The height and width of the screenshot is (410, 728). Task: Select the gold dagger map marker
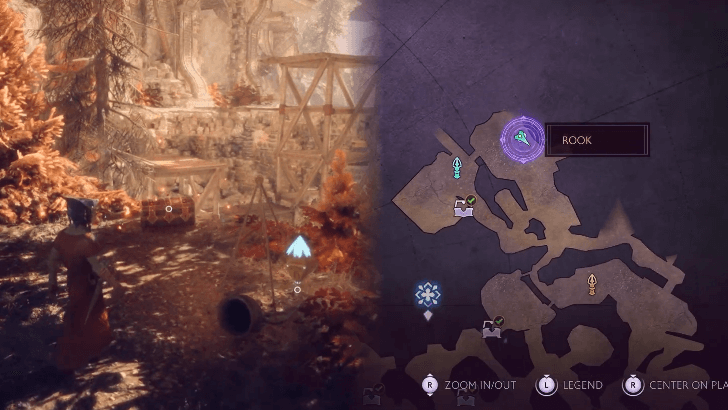(x=591, y=285)
